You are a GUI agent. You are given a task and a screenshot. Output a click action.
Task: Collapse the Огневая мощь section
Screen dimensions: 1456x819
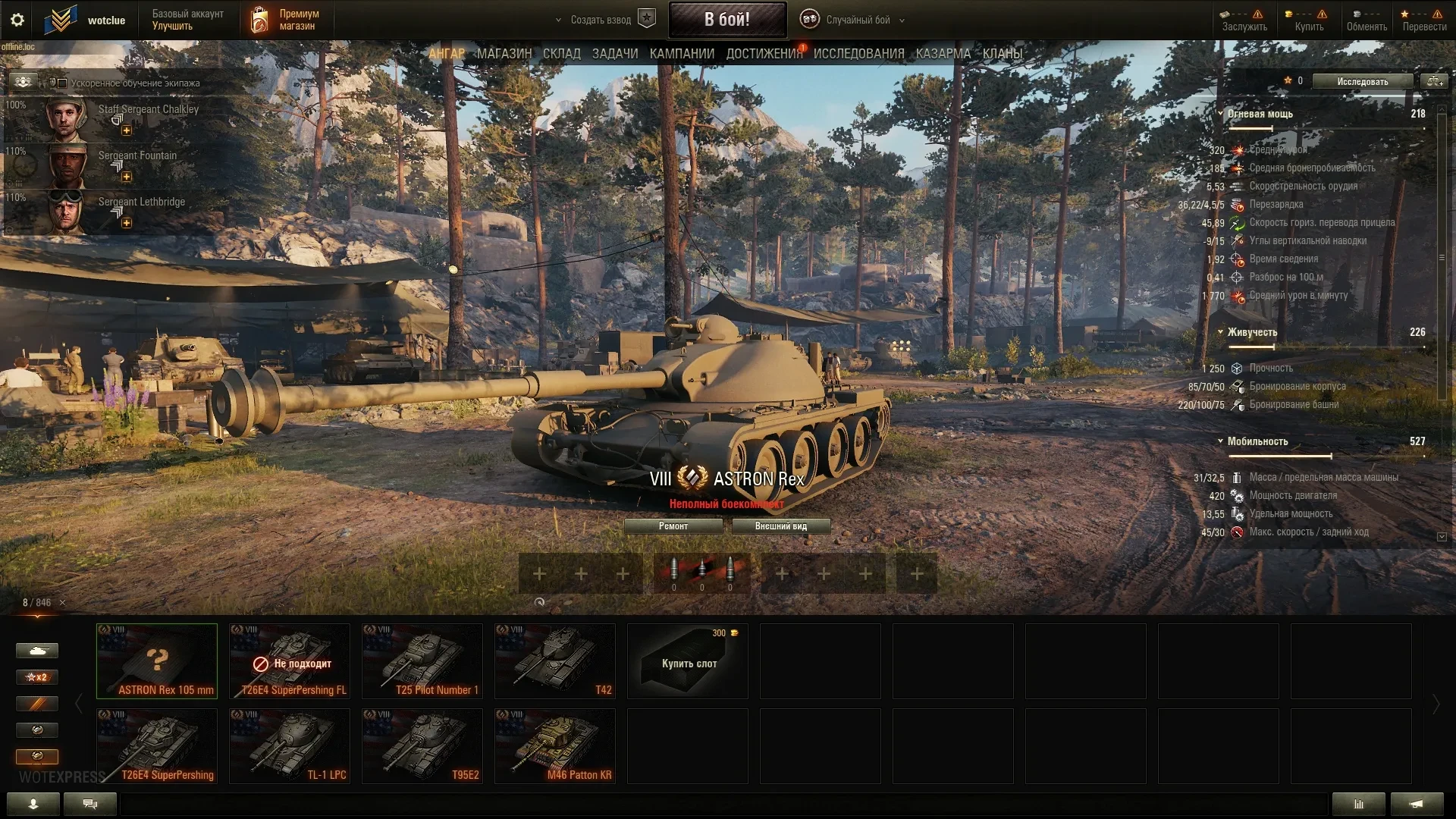point(1221,114)
